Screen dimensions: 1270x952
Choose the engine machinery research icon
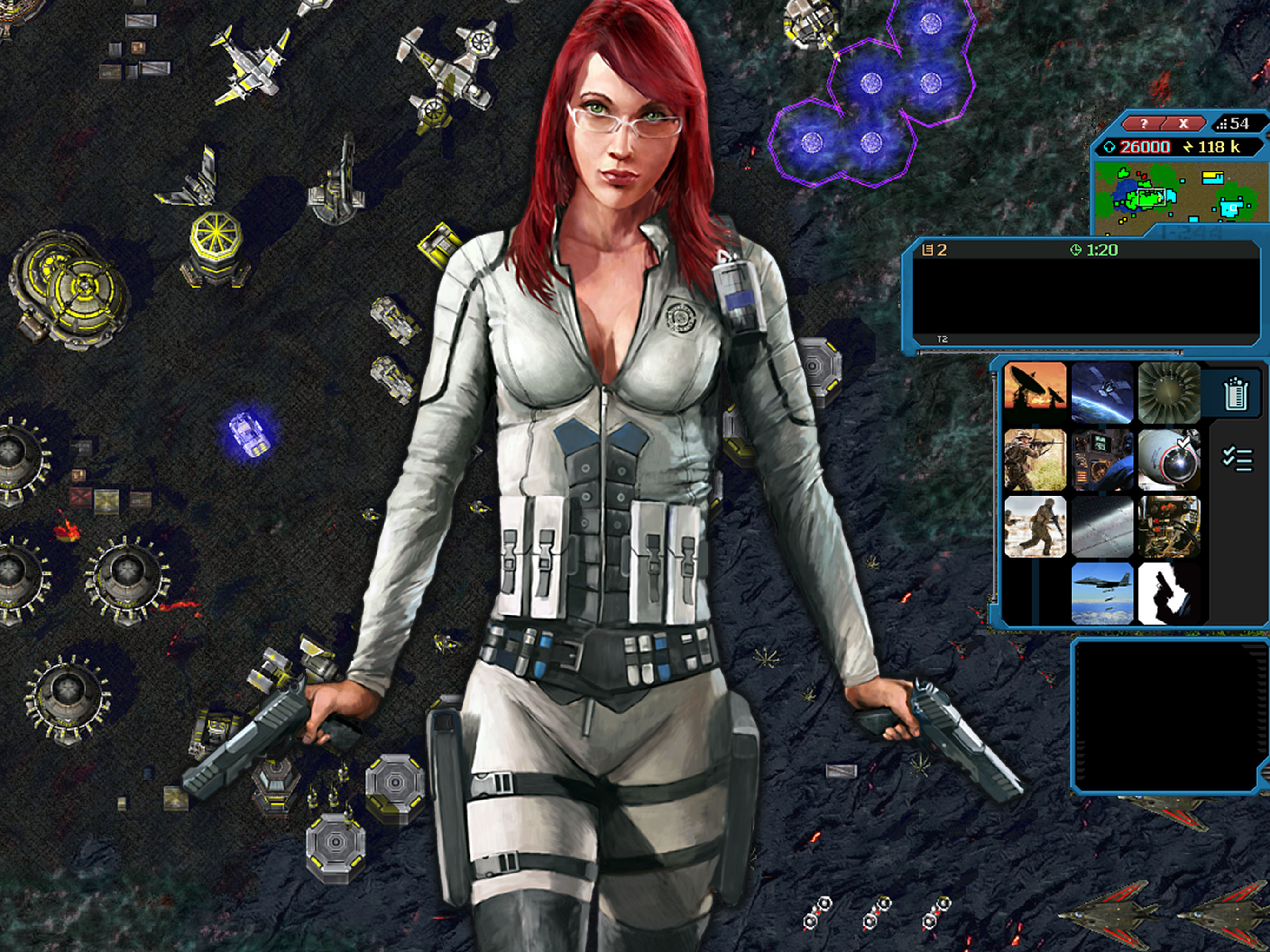coord(1169,527)
